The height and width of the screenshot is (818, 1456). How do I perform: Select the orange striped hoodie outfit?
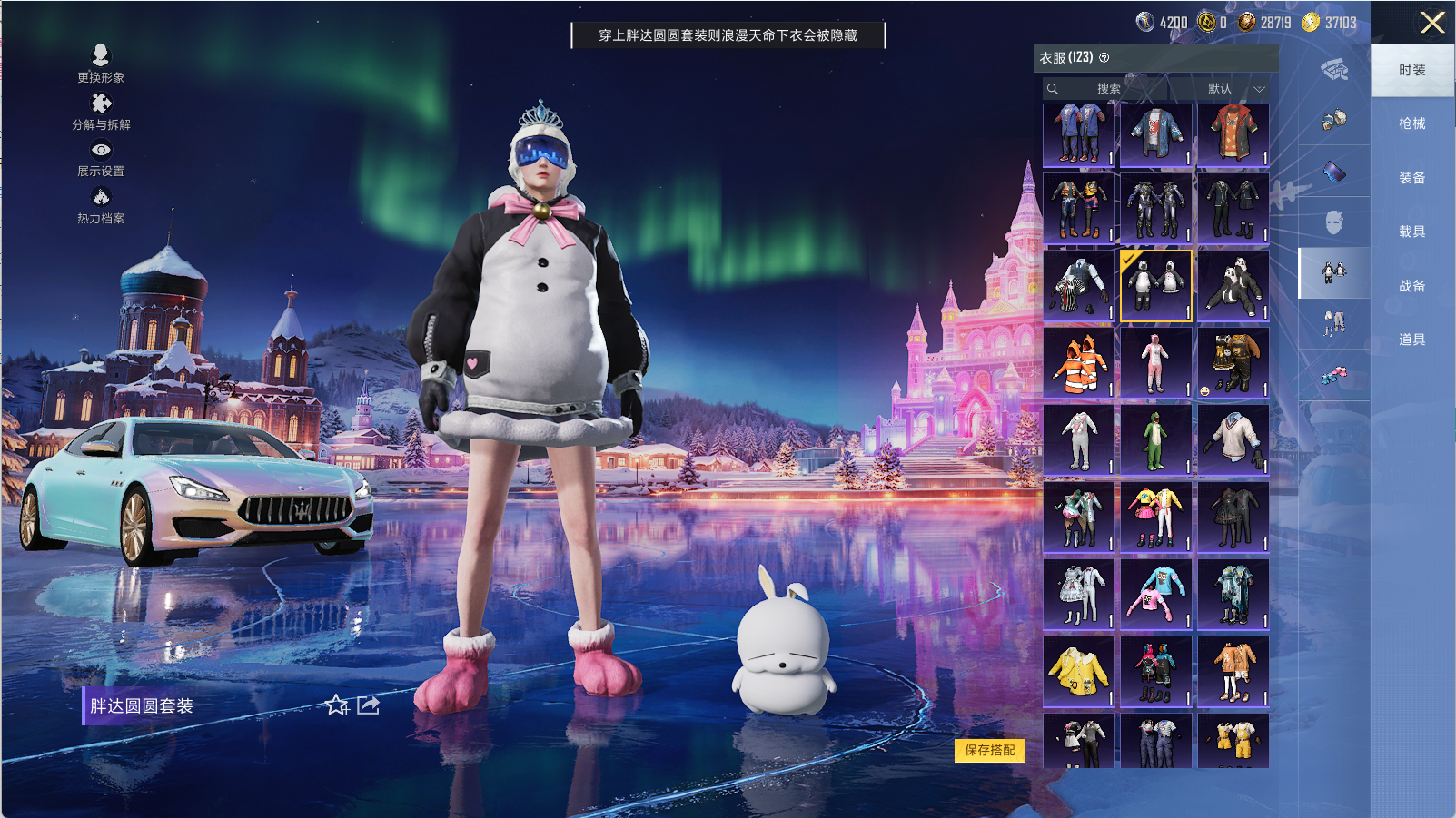click(1079, 363)
